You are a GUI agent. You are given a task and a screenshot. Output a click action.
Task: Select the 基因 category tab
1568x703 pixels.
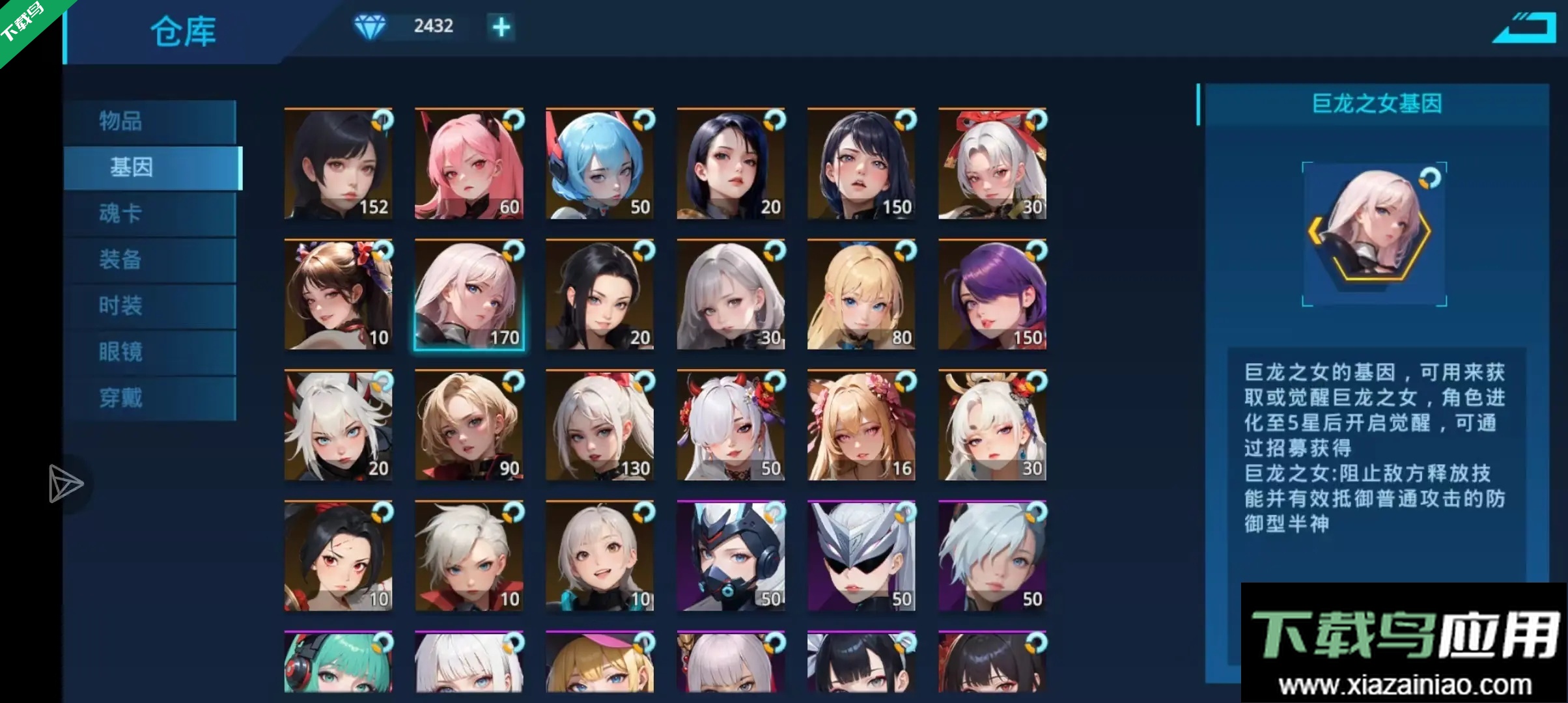pos(152,167)
